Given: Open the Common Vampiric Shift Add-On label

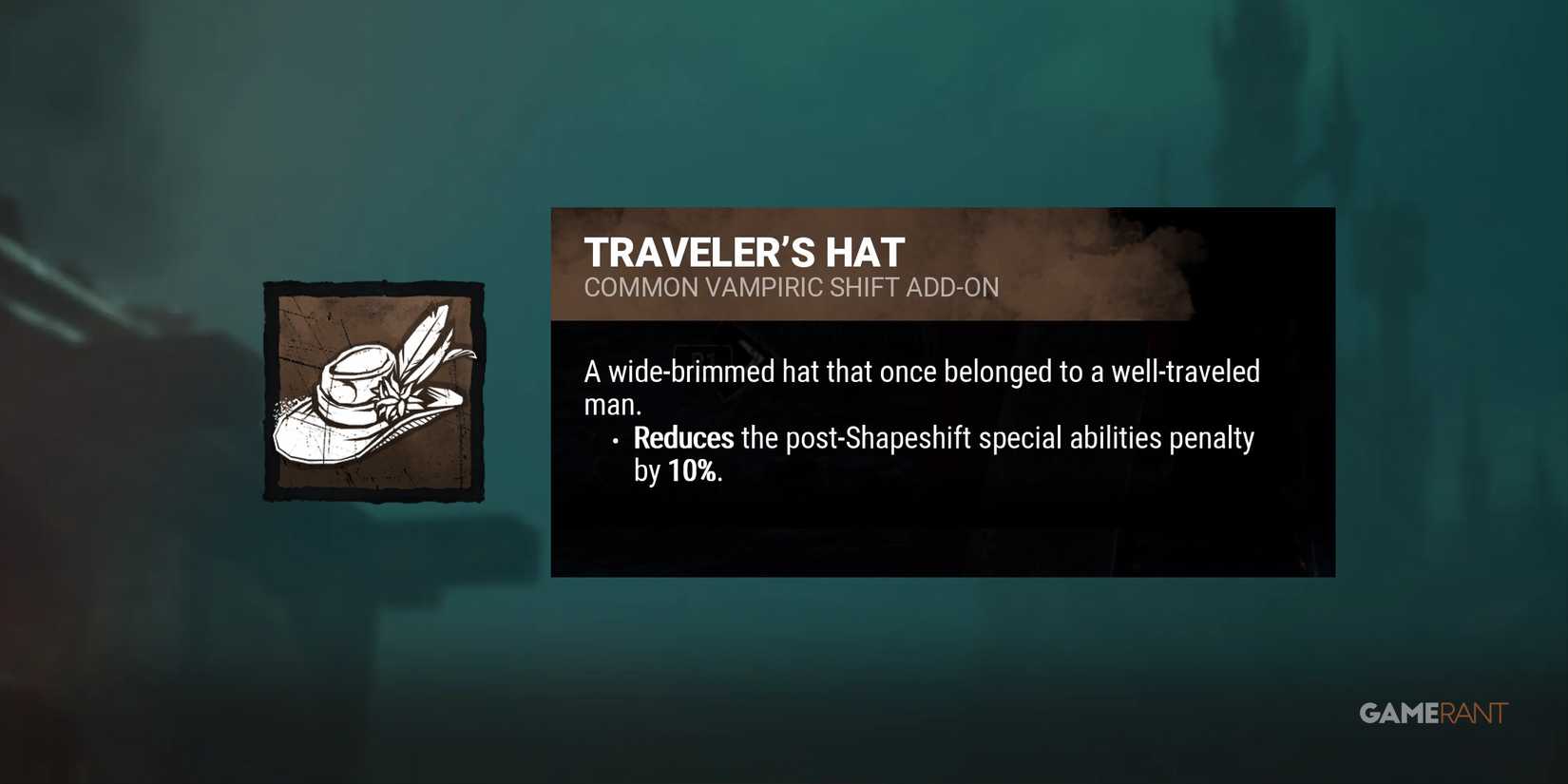Looking at the screenshot, I should tap(792, 287).
